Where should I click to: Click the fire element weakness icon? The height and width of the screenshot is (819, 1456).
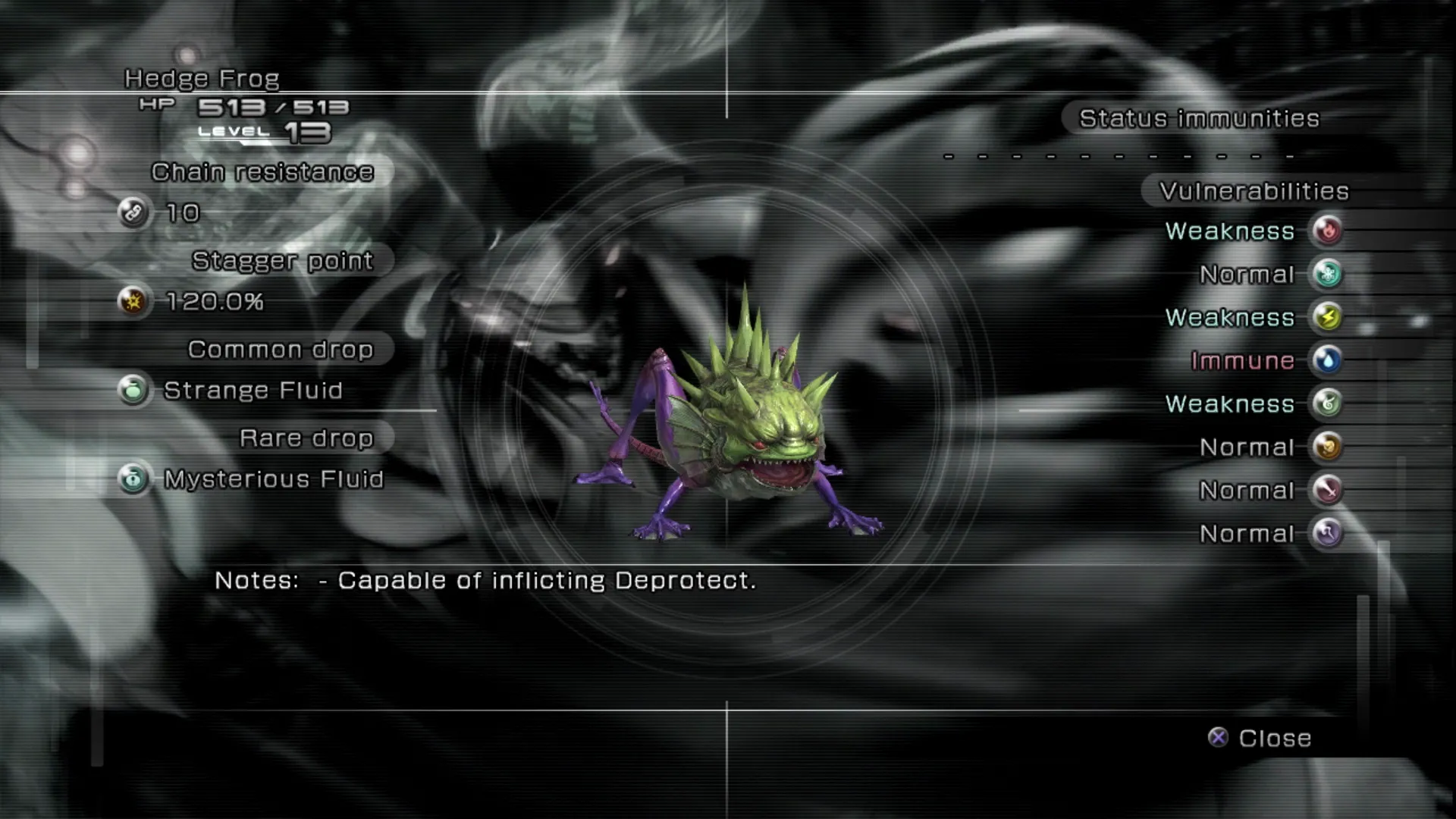(1327, 231)
